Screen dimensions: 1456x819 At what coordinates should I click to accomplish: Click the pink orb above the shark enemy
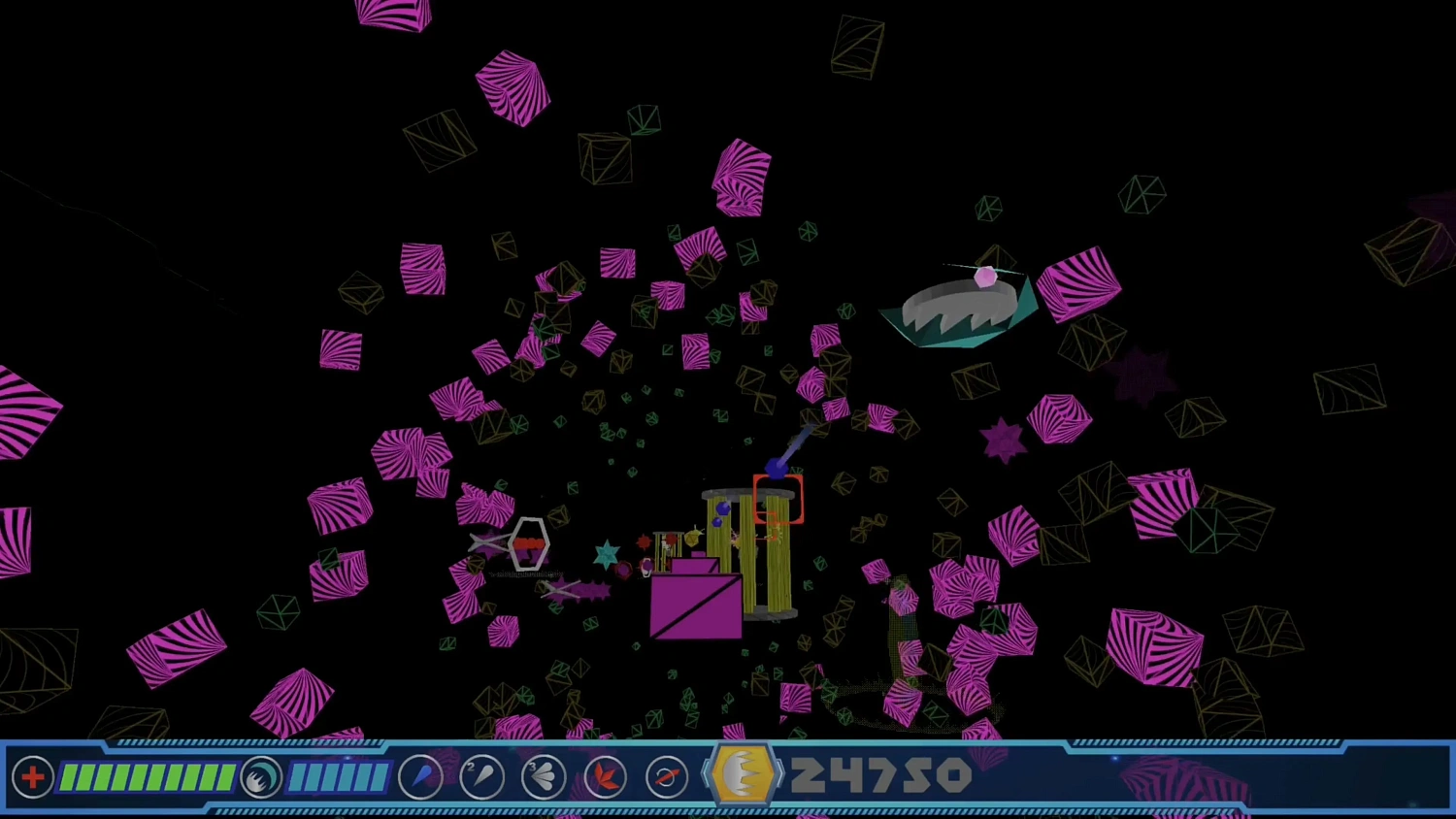coord(987,278)
